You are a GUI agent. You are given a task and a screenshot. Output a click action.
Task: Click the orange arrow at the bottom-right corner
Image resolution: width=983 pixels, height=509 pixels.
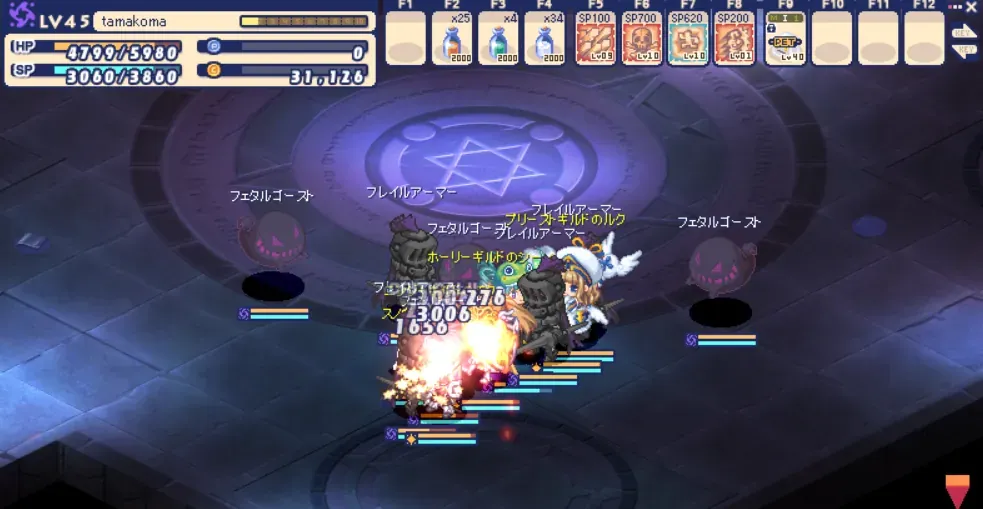coord(958,491)
